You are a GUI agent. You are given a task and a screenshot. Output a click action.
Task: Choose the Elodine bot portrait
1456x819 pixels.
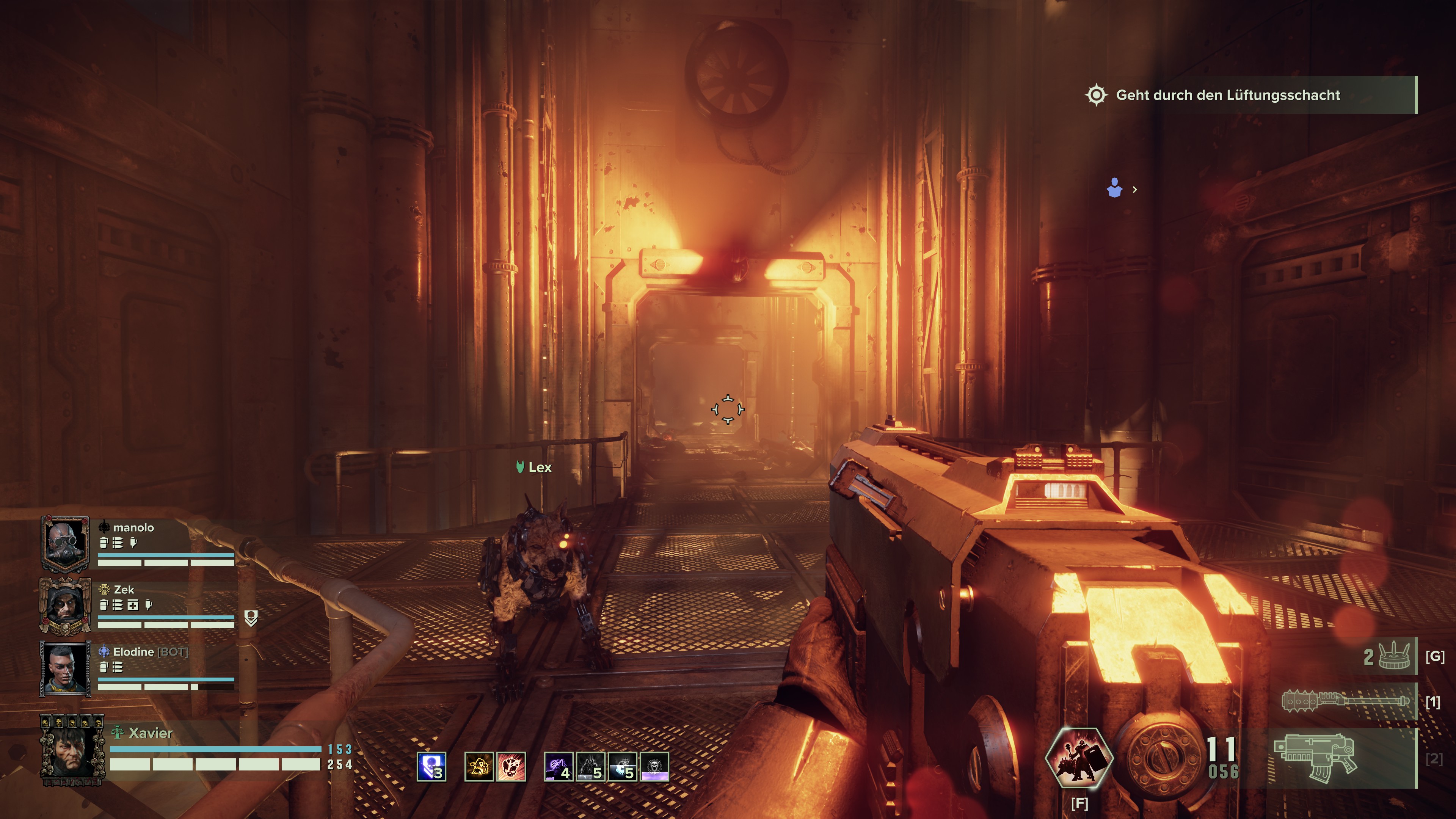66,668
